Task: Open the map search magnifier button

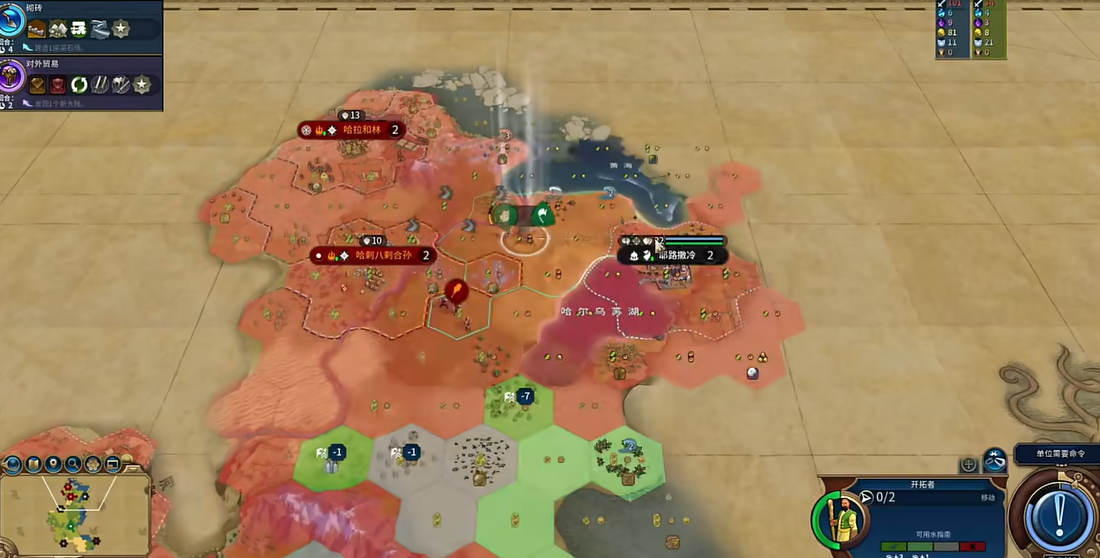Action: click(x=73, y=464)
